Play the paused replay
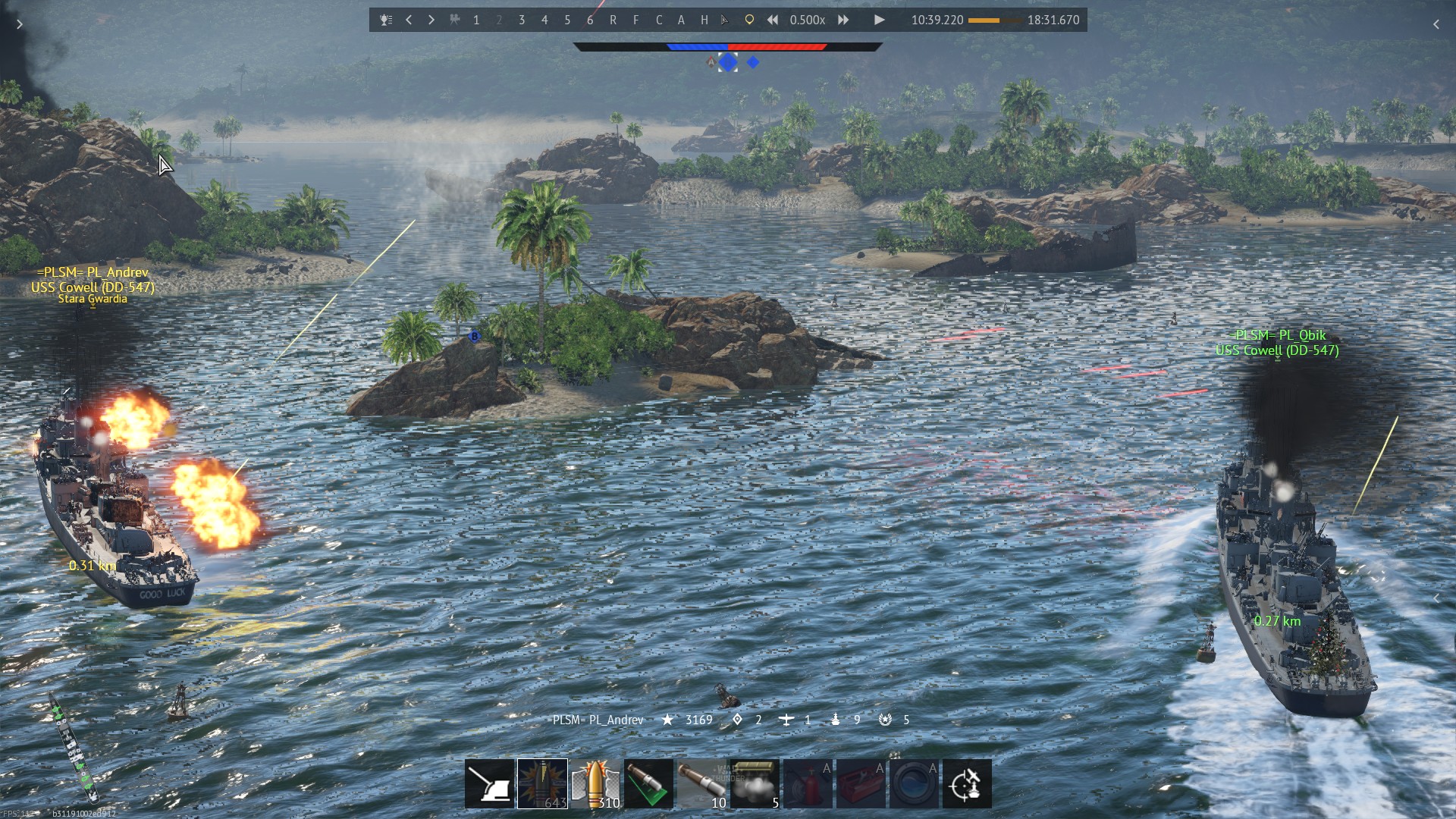Image resolution: width=1456 pixels, height=819 pixels. 879,20
